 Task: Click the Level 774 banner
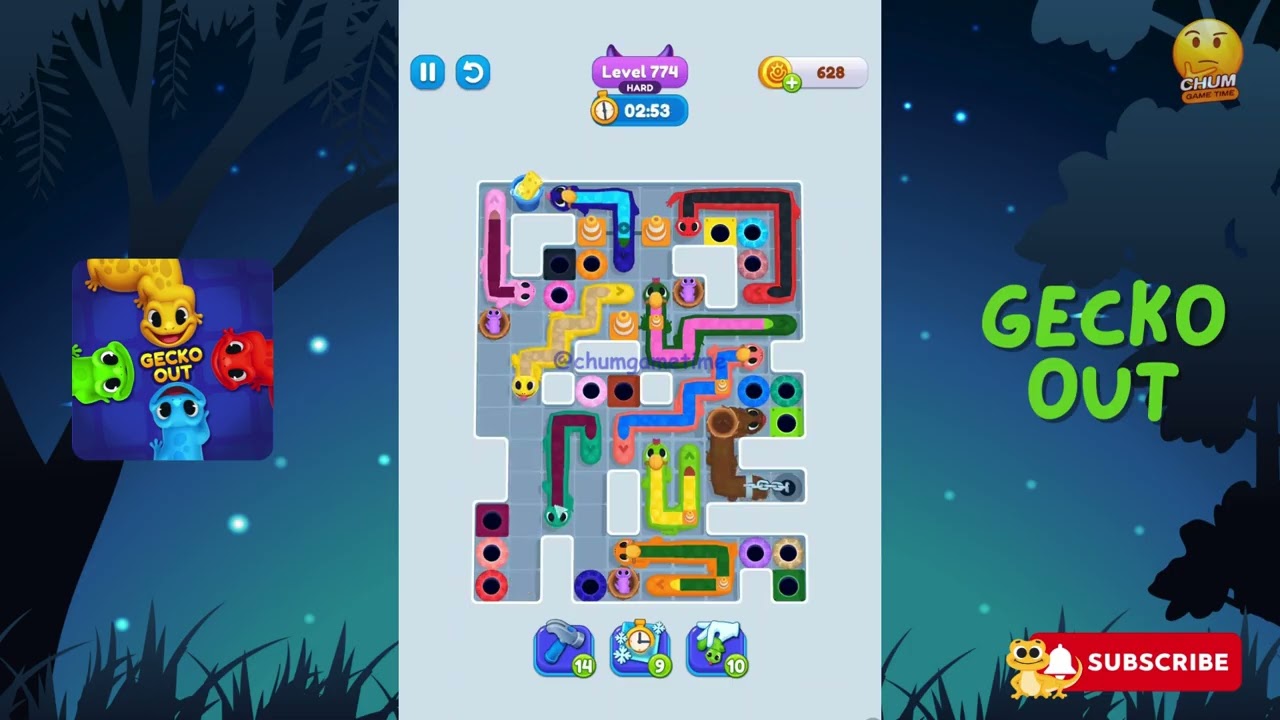[638, 69]
